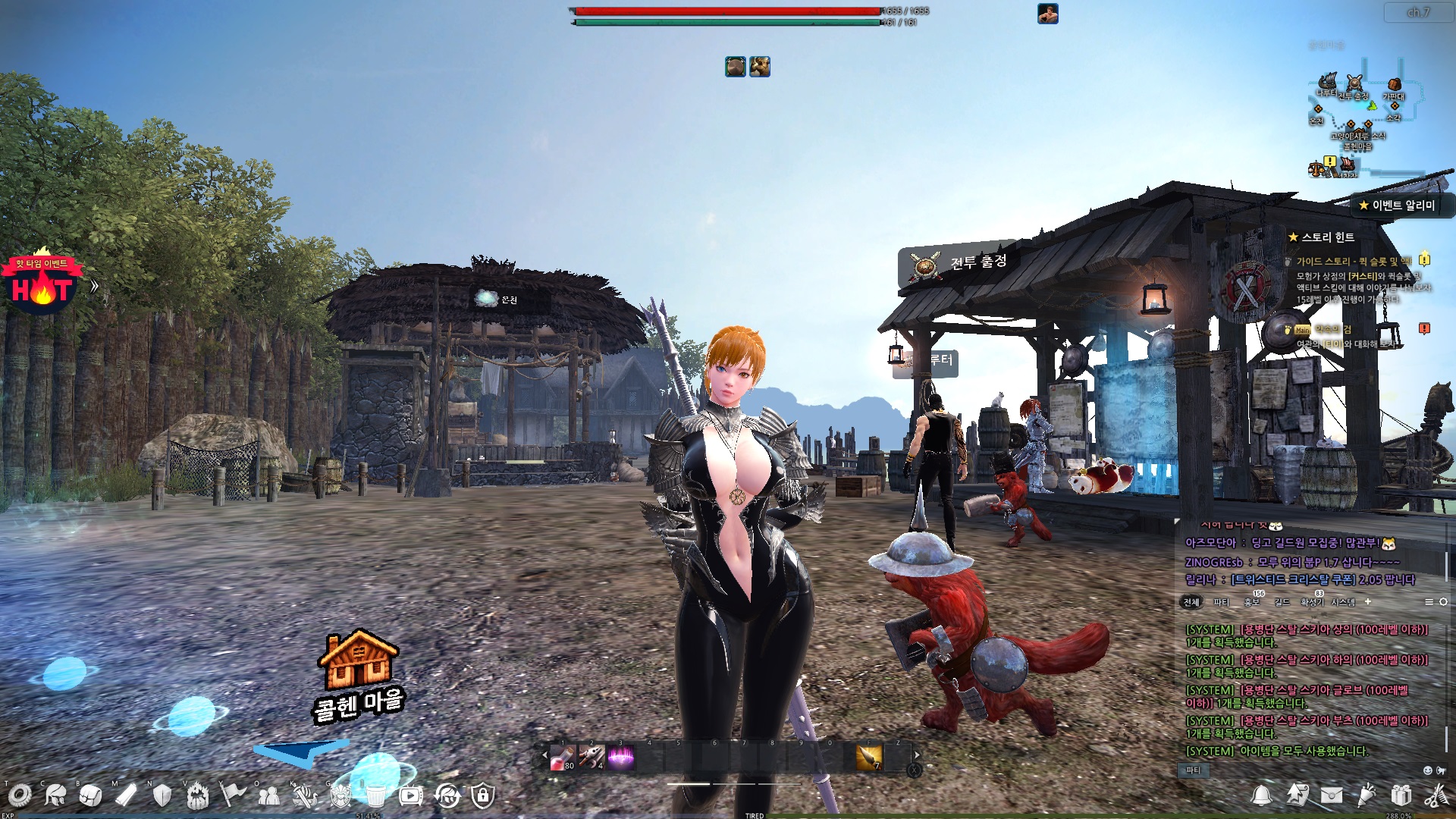
Task: Switch chat to the 길드 tab
Action: point(1282,602)
